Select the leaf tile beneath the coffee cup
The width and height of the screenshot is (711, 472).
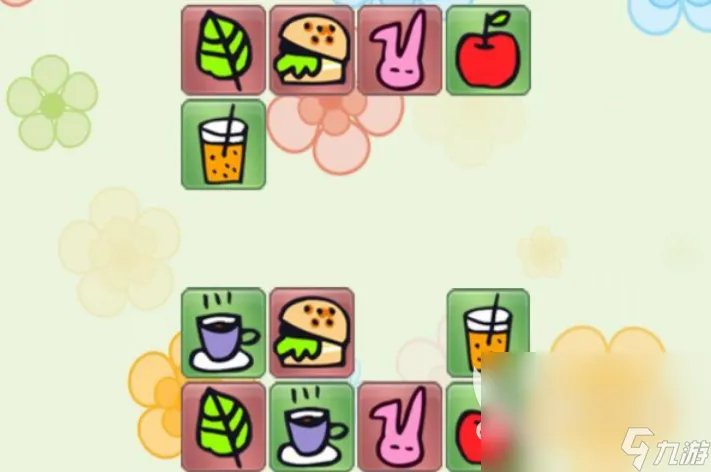pos(223,426)
